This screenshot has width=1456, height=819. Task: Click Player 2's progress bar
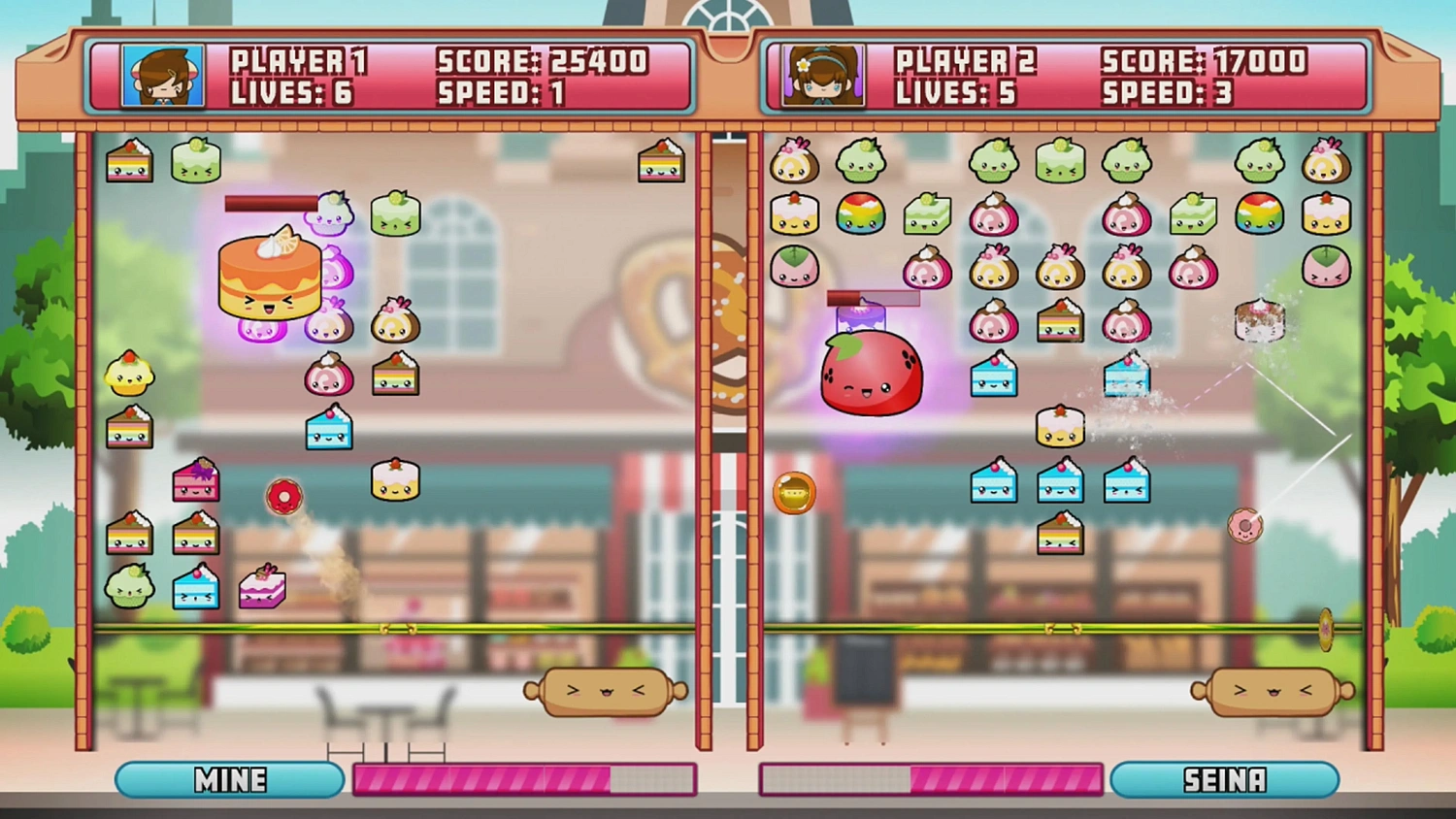(930, 777)
